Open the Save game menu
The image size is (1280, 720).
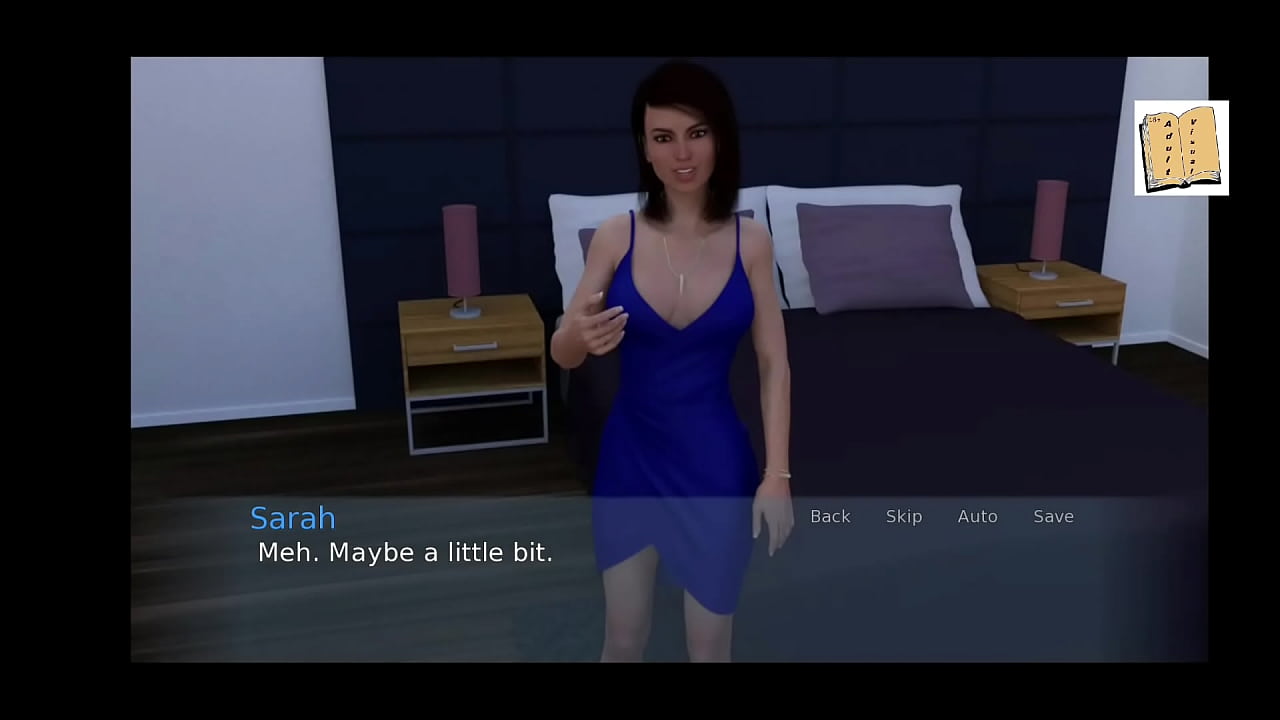1053,516
